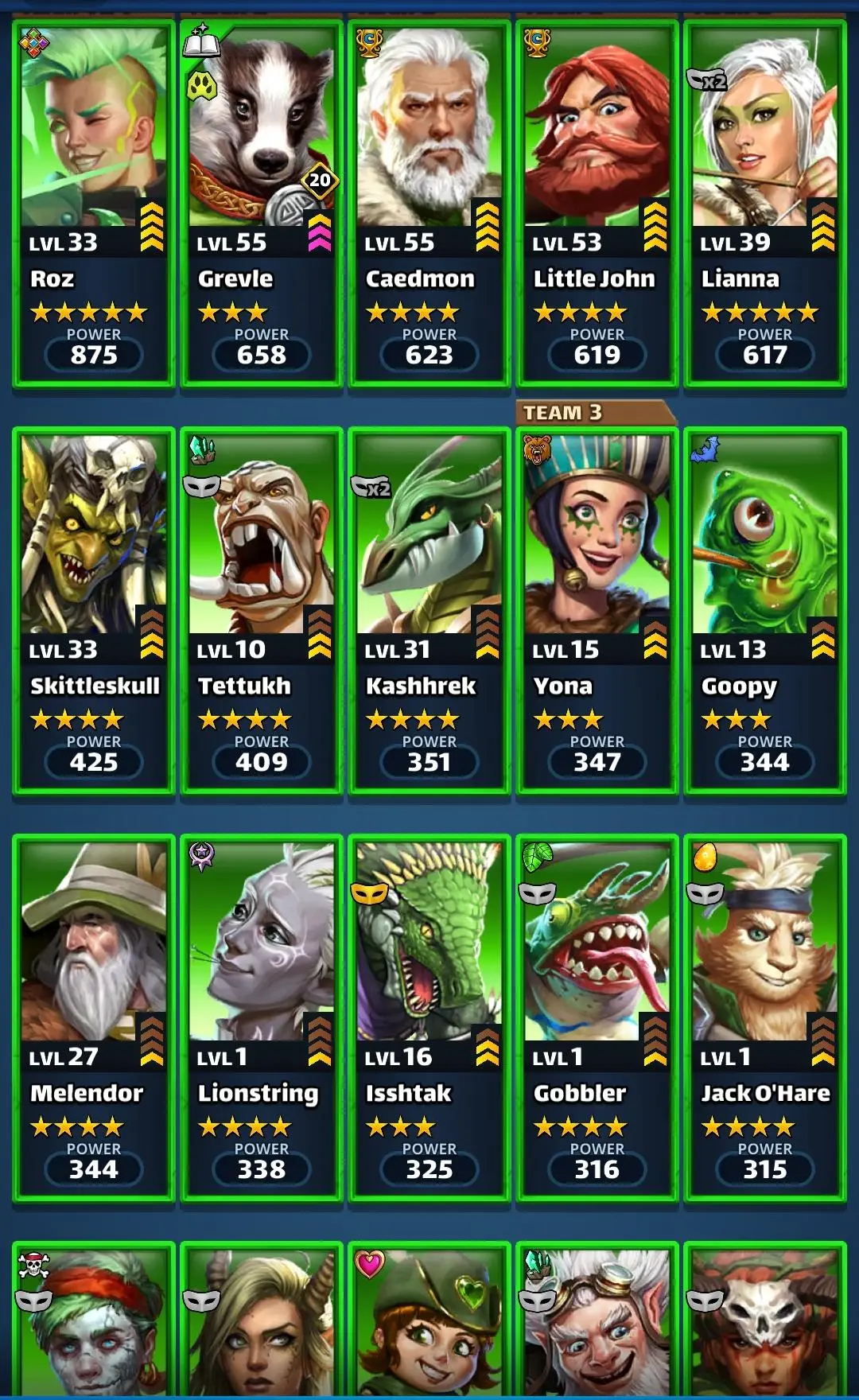Open the Jack O'Hare hero card

point(765,1018)
